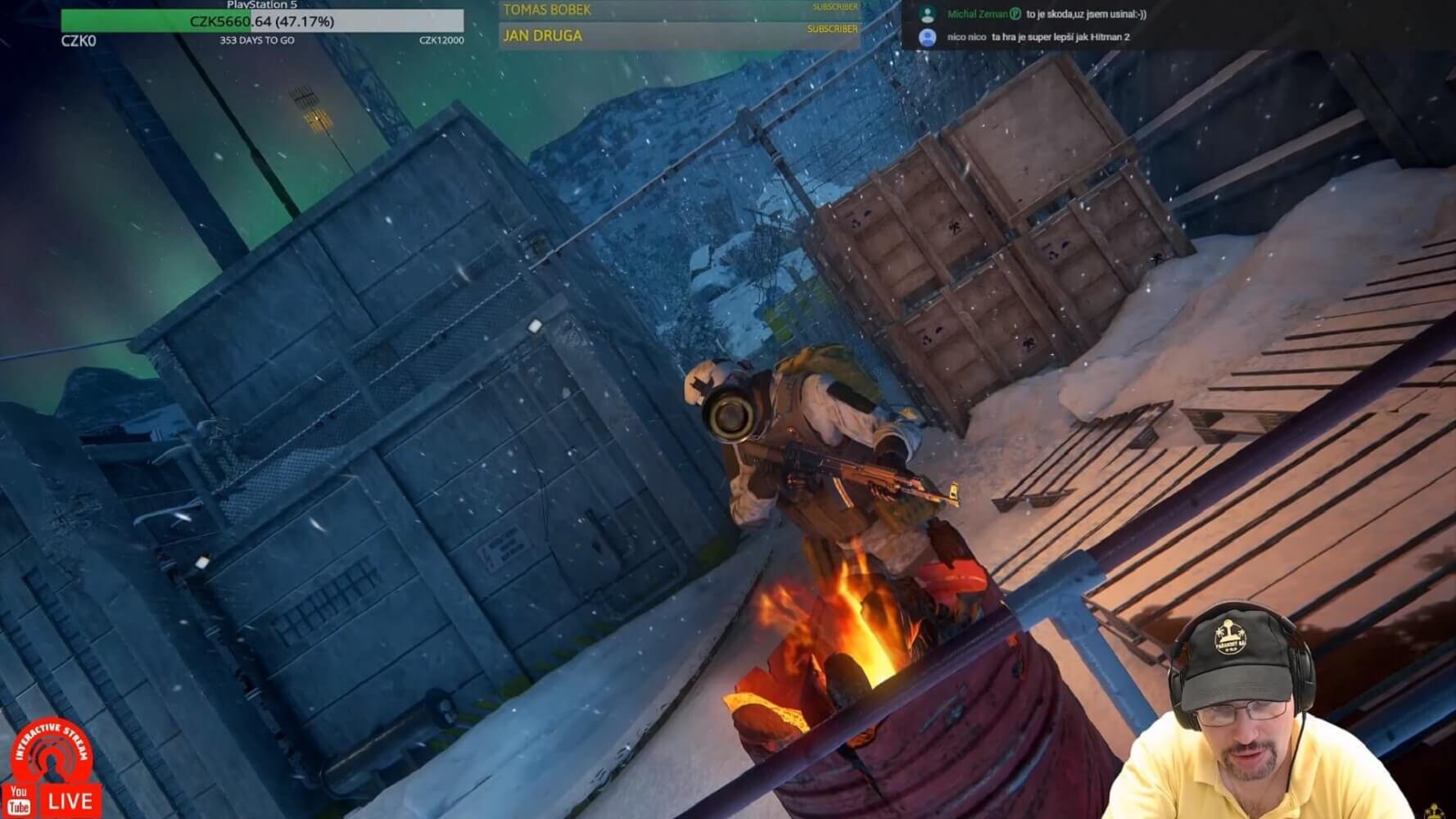Click the YouTube LIVE badge
Screen dimensions: 1456x819
(x=52, y=800)
